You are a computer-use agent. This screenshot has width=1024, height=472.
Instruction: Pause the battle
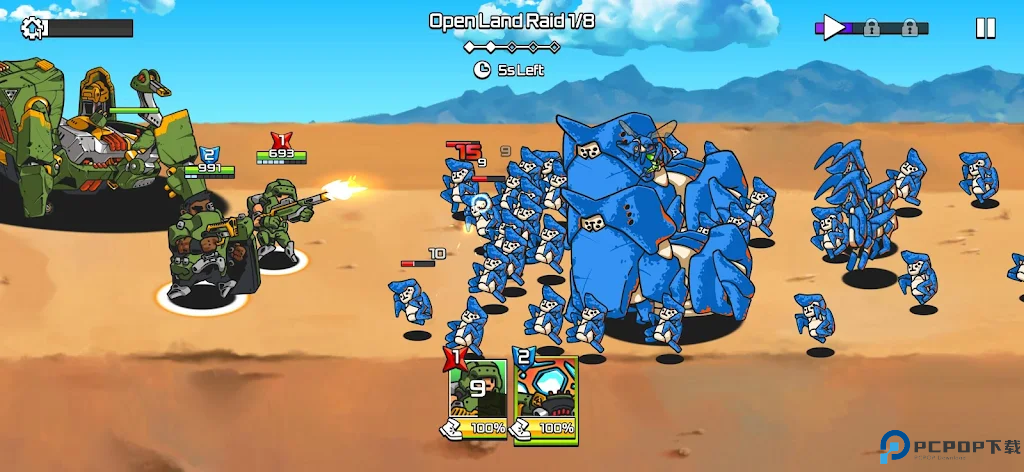[985, 28]
